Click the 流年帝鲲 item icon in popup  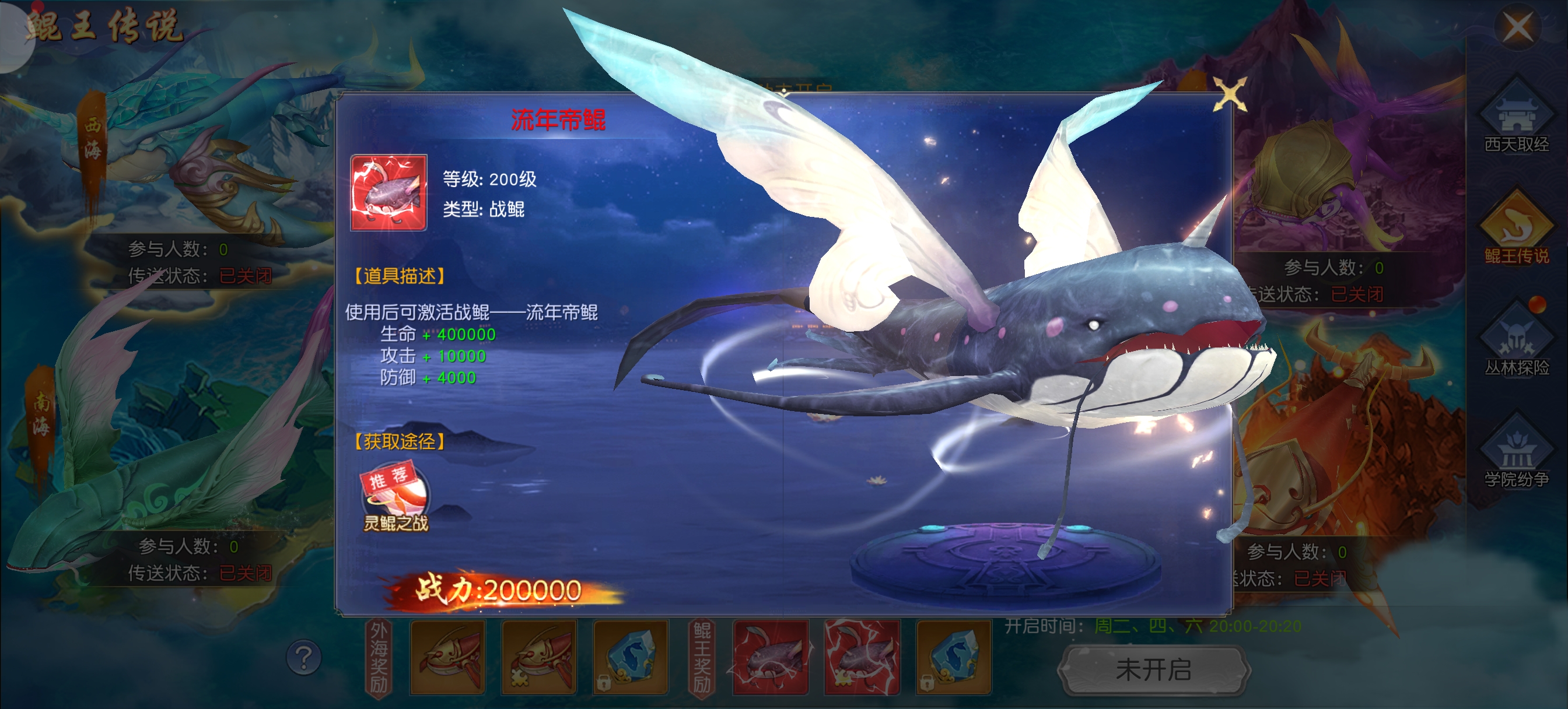click(x=388, y=193)
